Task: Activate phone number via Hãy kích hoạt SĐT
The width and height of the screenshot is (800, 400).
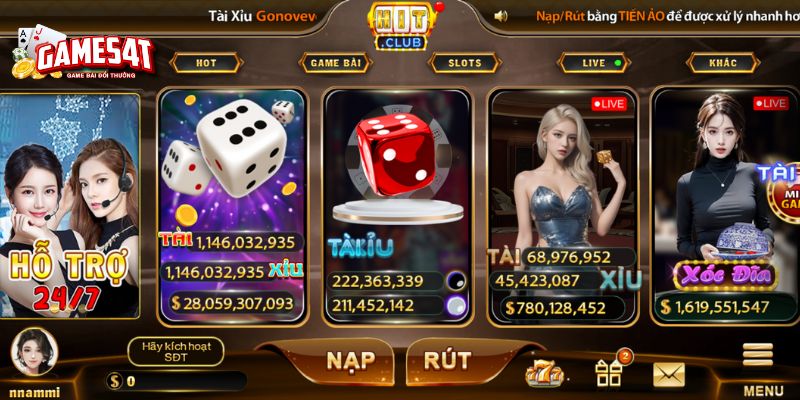Action: (175, 351)
